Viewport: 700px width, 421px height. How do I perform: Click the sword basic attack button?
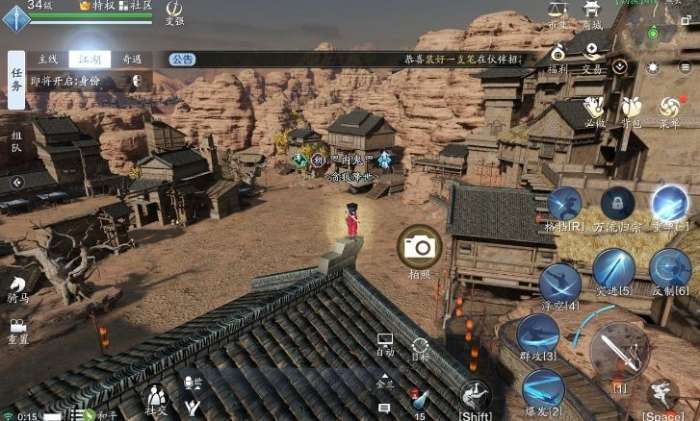point(619,351)
